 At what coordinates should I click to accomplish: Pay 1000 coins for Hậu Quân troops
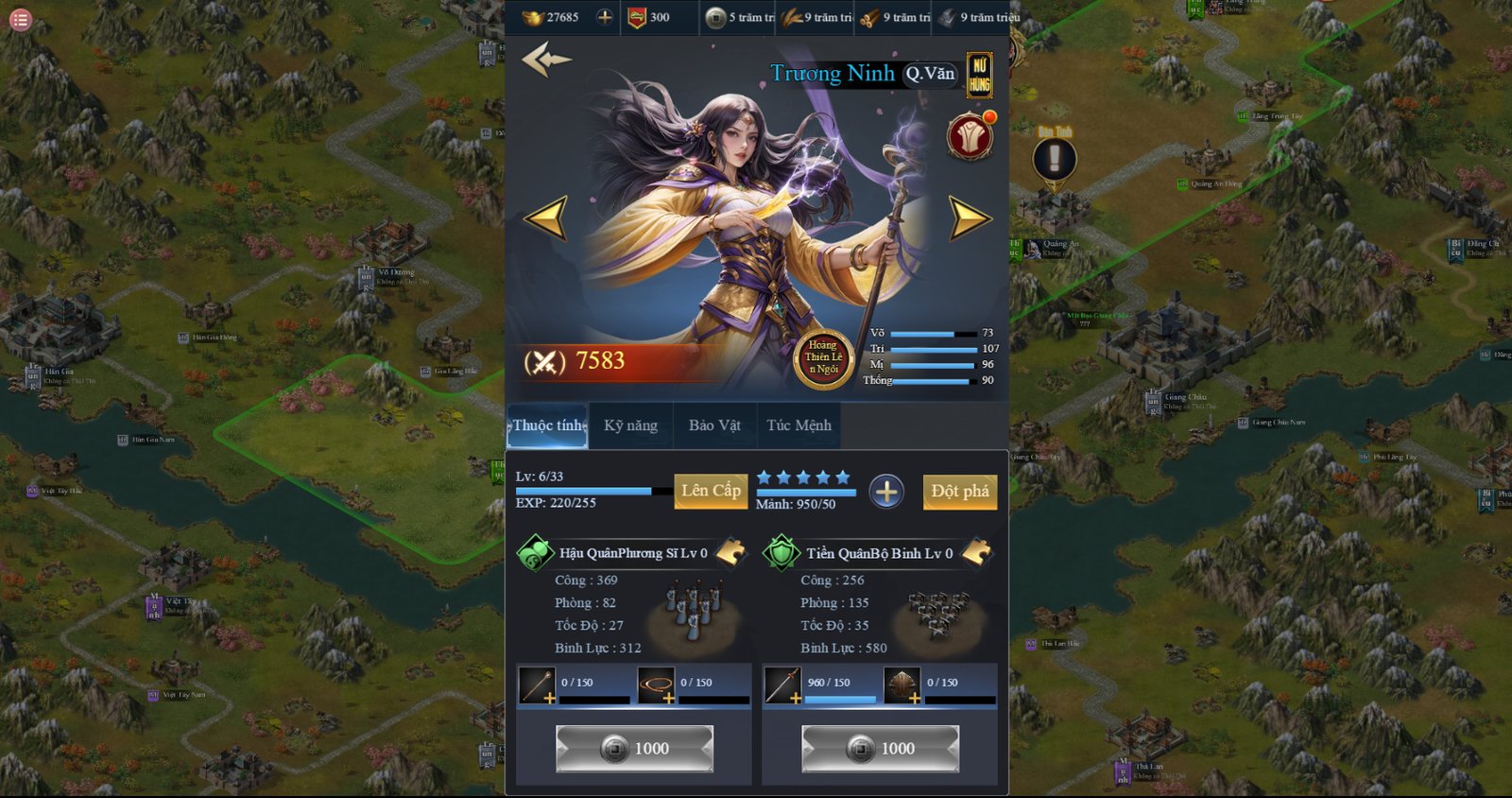click(x=634, y=749)
